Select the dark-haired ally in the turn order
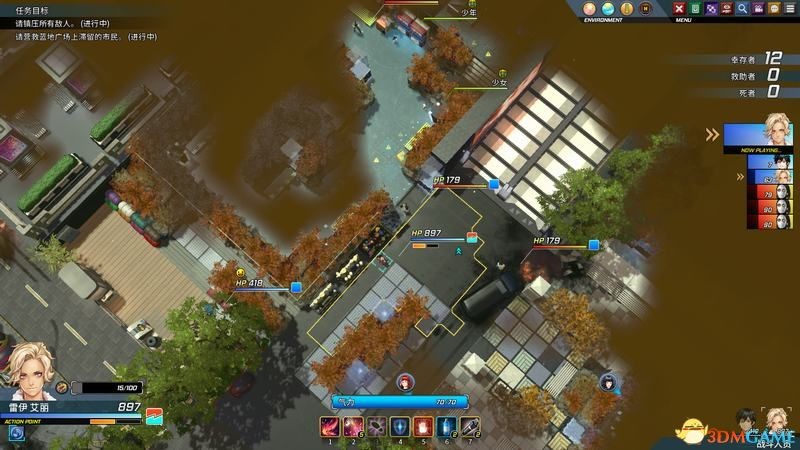800x450 pixels. [782, 163]
